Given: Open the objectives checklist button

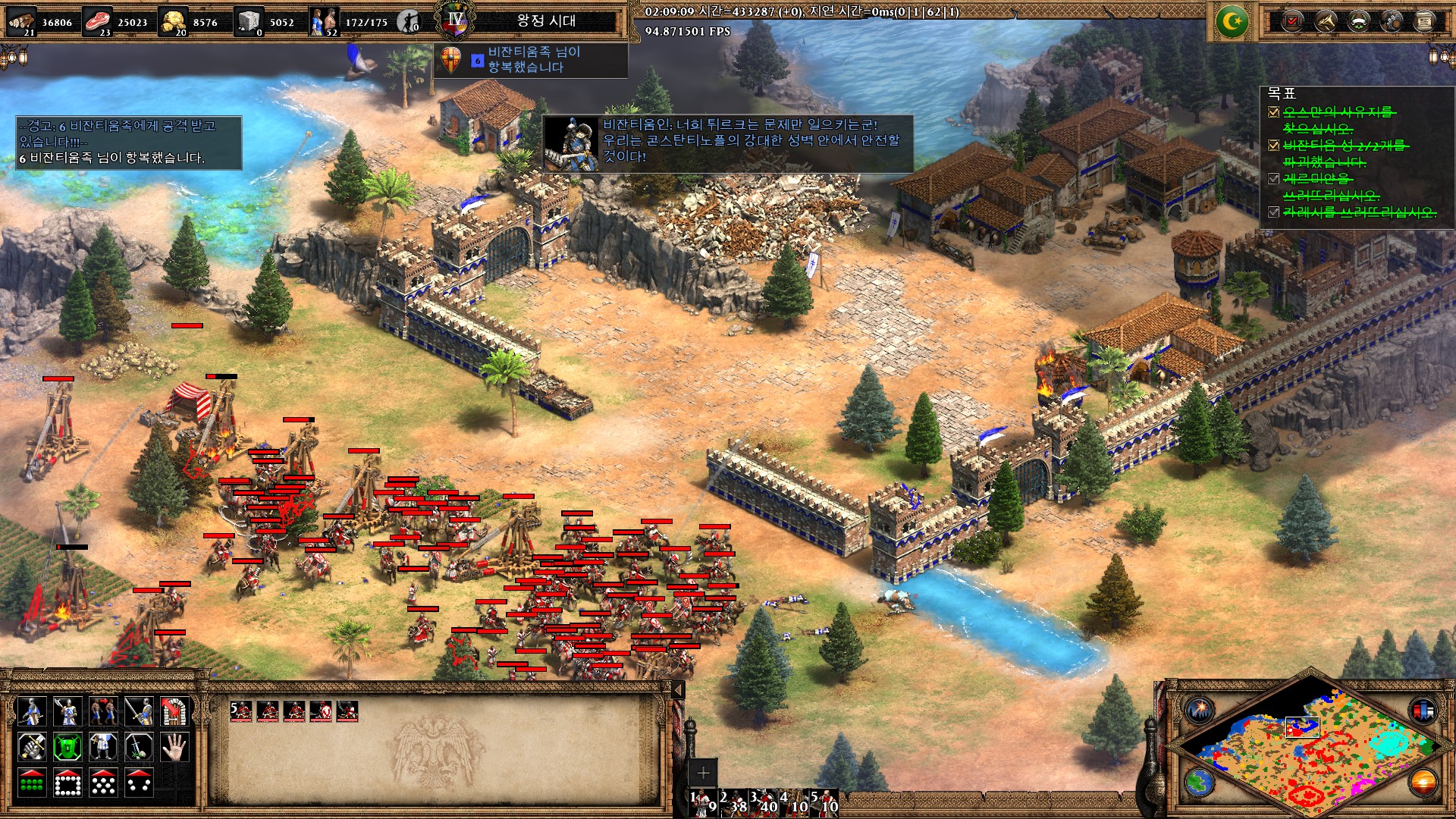Looking at the screenshot, I should click(1291, 21).
